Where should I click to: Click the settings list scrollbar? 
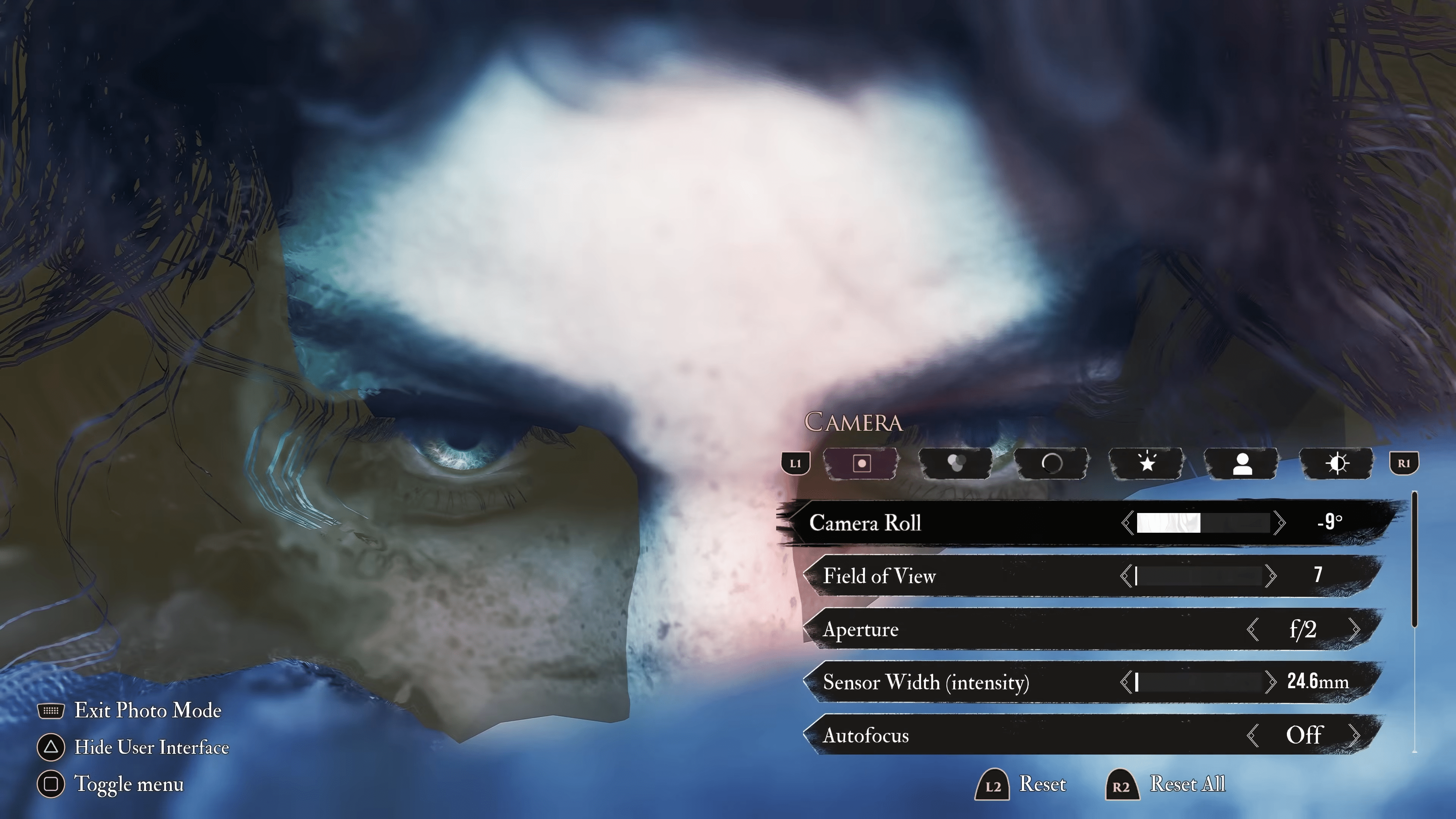tap(1415, 560)
